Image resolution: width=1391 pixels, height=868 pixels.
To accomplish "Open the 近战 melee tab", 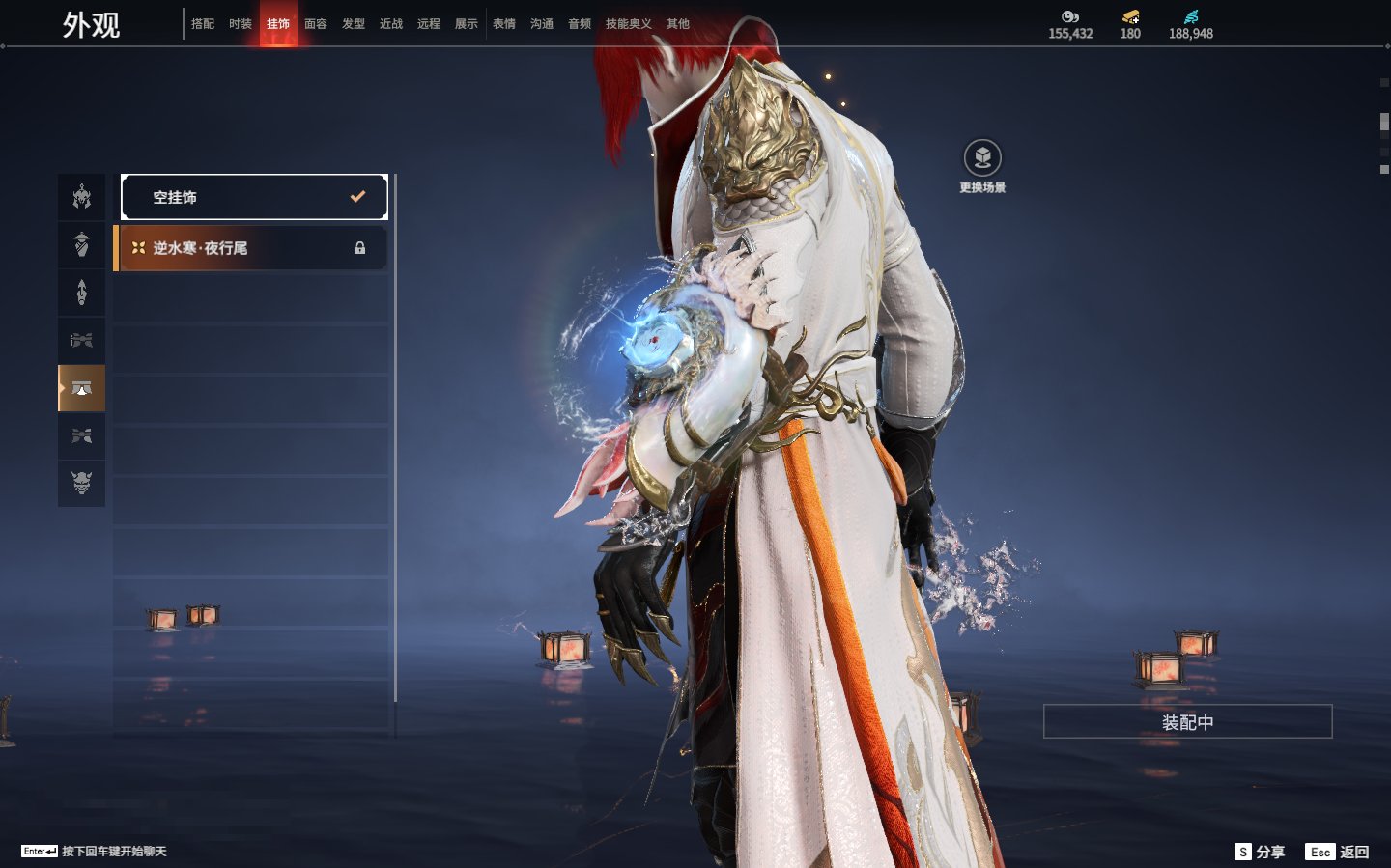I will 391,24.
